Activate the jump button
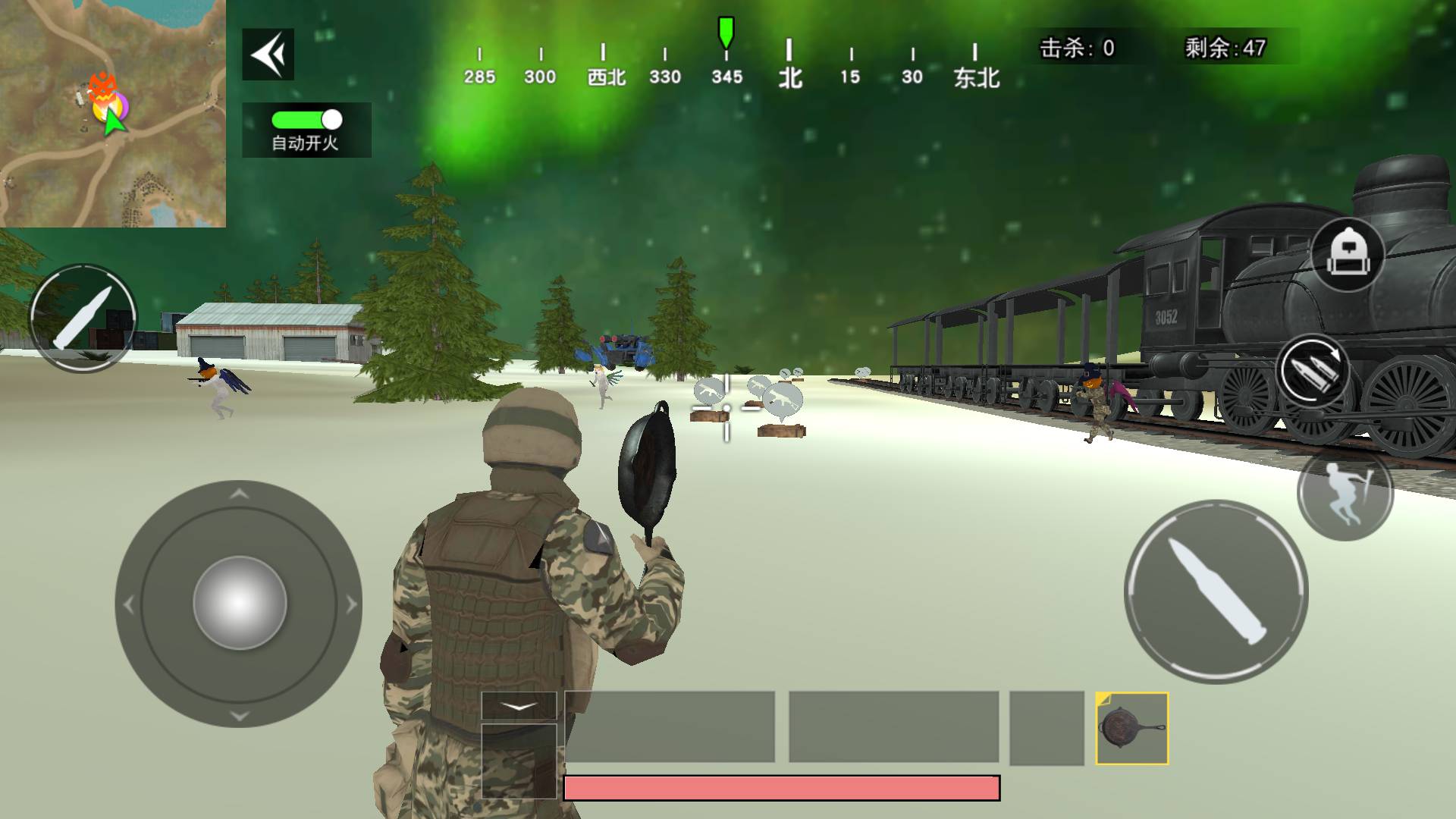Screen dimensions: 1456x819 pyautogui.click(x=1345, y=494)
